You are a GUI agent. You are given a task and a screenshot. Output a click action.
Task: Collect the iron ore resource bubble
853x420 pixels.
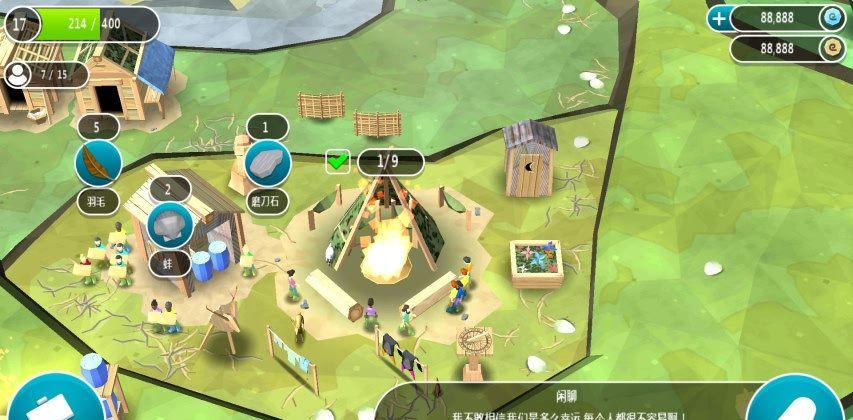pos(169,226)
